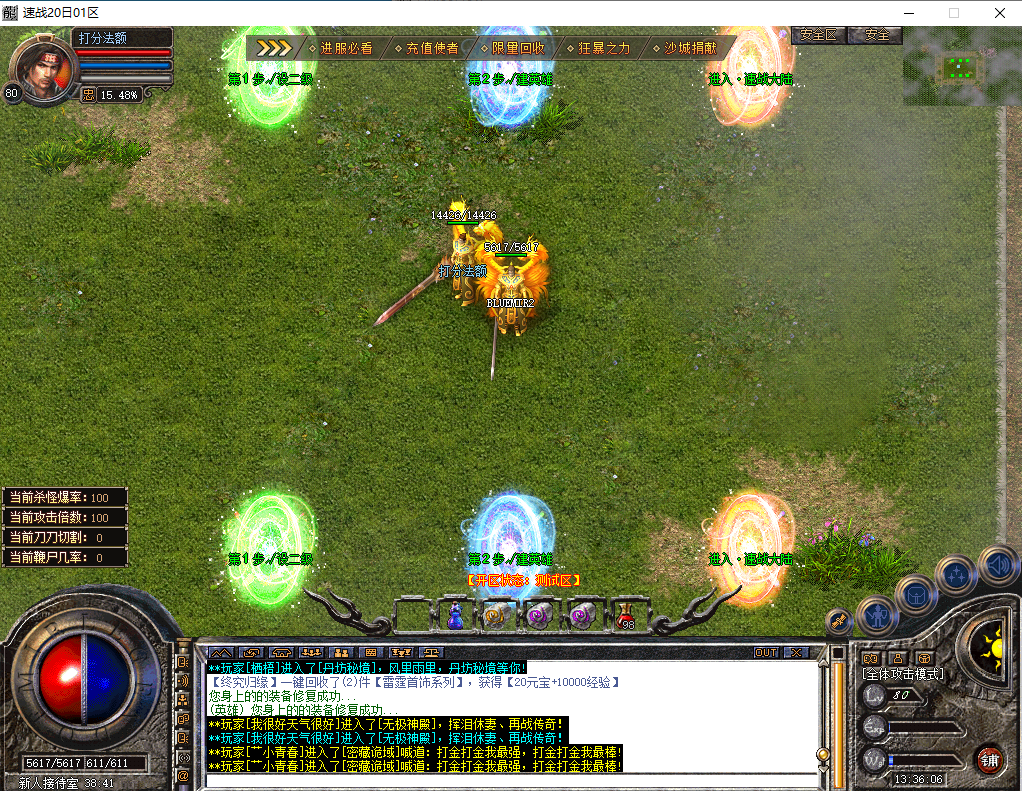1022x791 pixels.
Task: Toggle the gold triple-arrow menu expander
Action: coord(273,48)
